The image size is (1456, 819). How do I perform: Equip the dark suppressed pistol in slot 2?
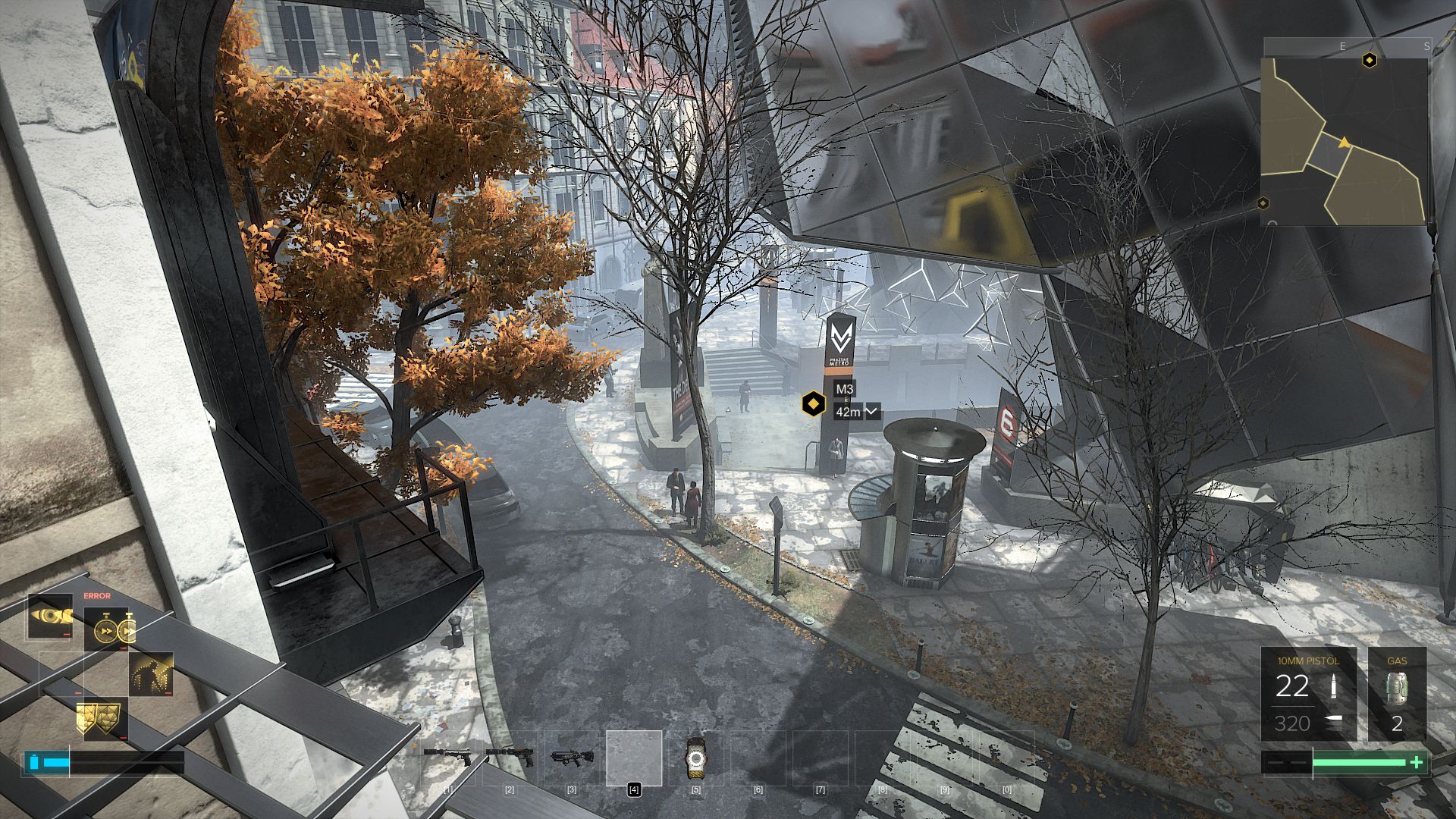(x=510, y=758)
